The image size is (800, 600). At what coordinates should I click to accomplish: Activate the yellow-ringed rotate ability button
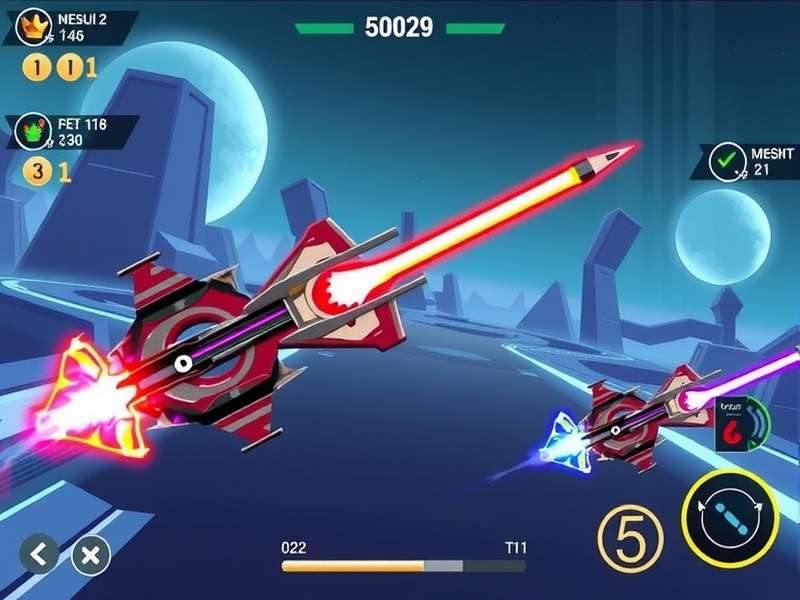tap(729, 518)
